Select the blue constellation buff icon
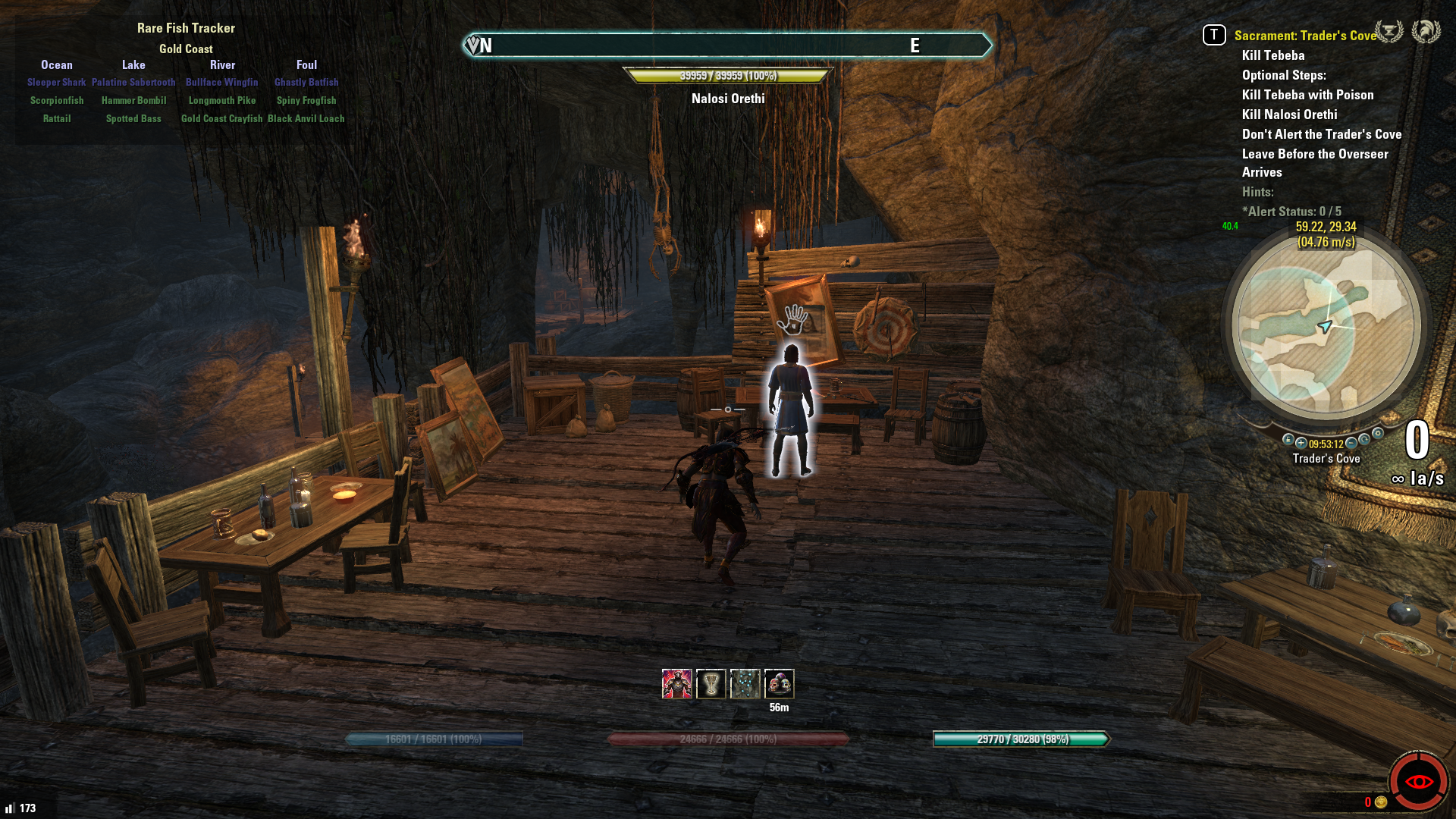This screenshot has height=819, width=1456. pyautogui.click(x=745, y=684)
